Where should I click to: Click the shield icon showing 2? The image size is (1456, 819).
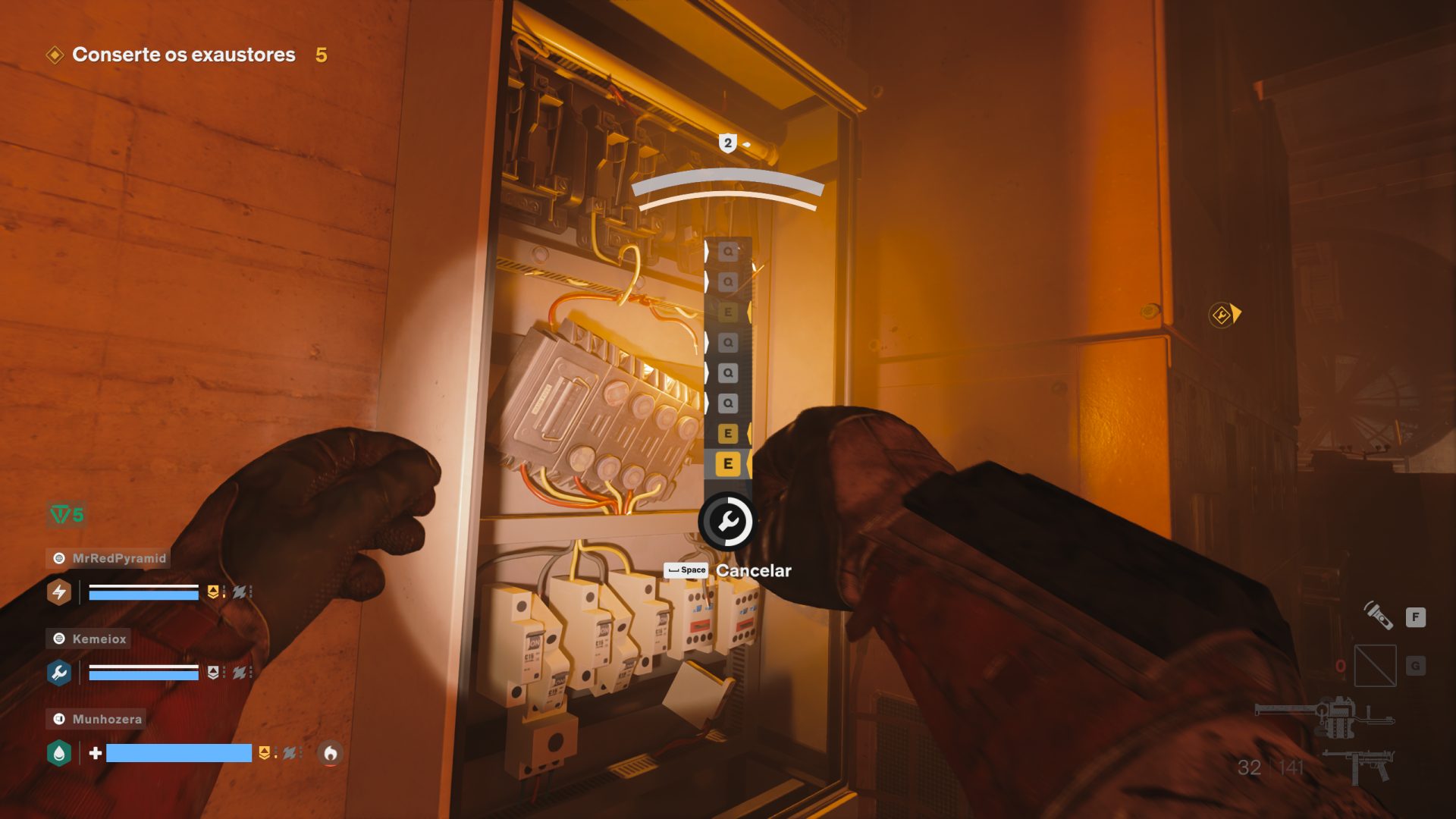727,143
